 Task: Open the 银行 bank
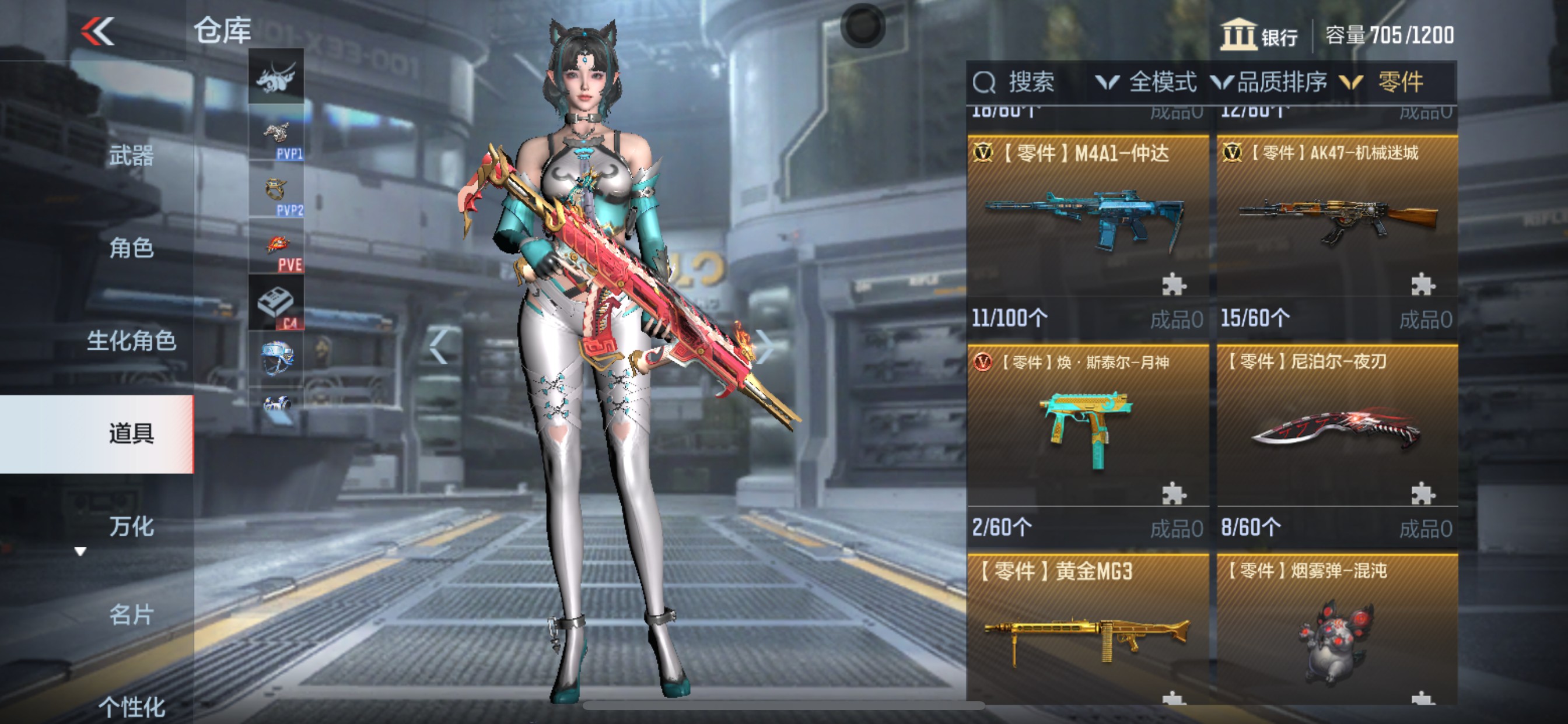click(1259, 36)
